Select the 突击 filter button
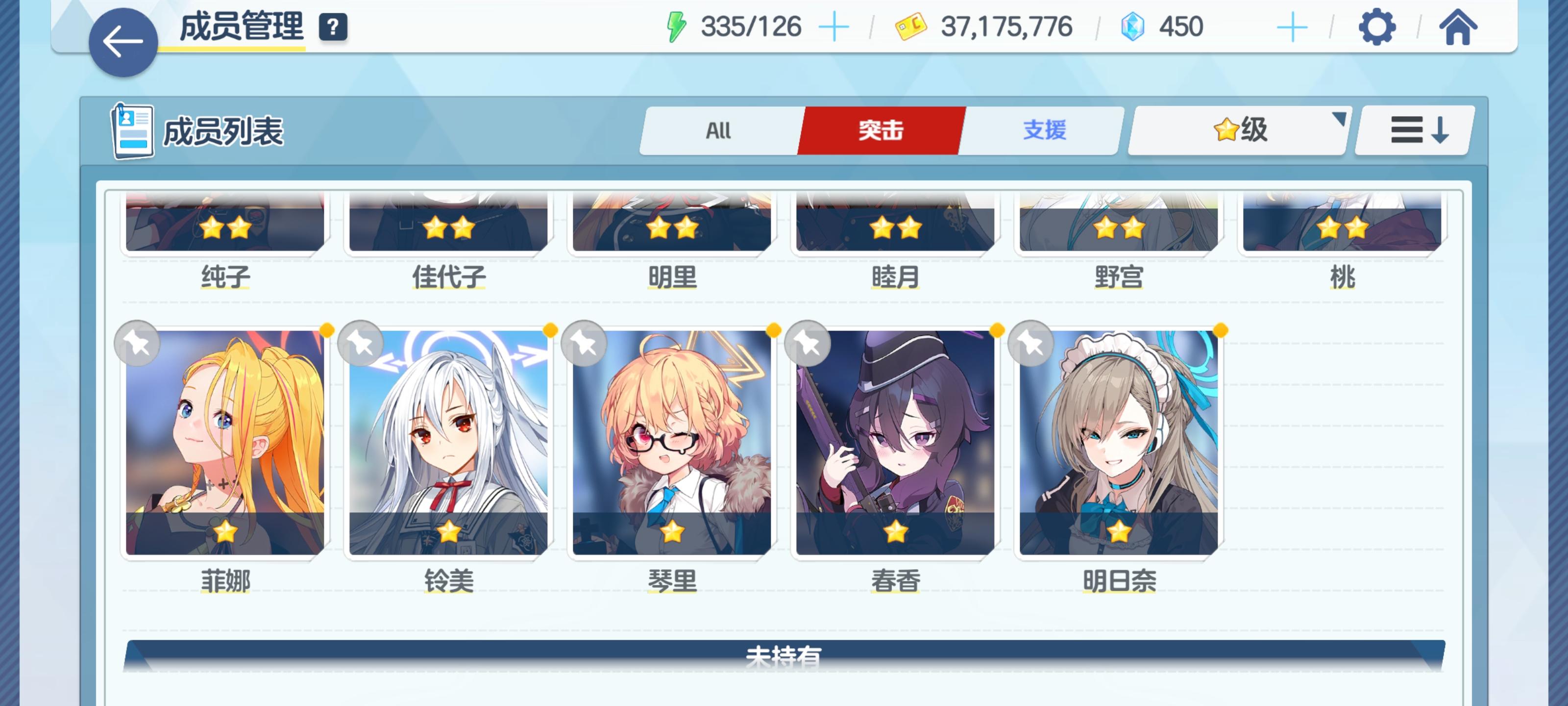1568x706 pixels. 881,130
